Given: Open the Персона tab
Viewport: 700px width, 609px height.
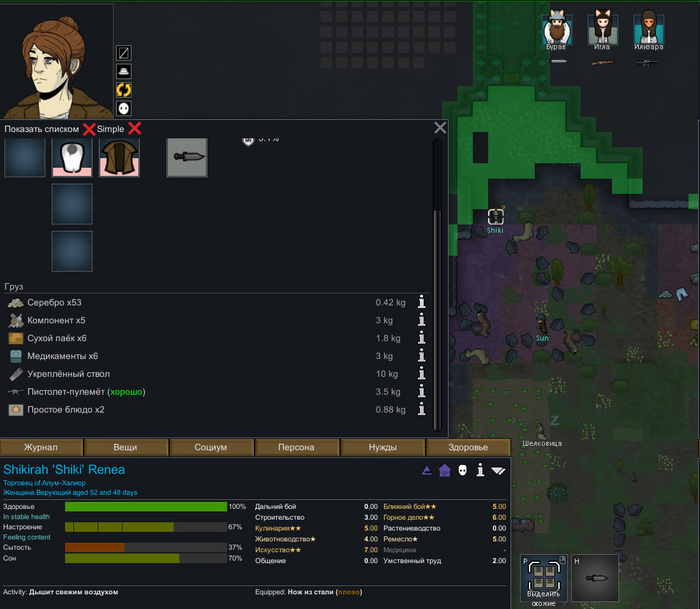Looking at the screenshot, I should (296, 447).
